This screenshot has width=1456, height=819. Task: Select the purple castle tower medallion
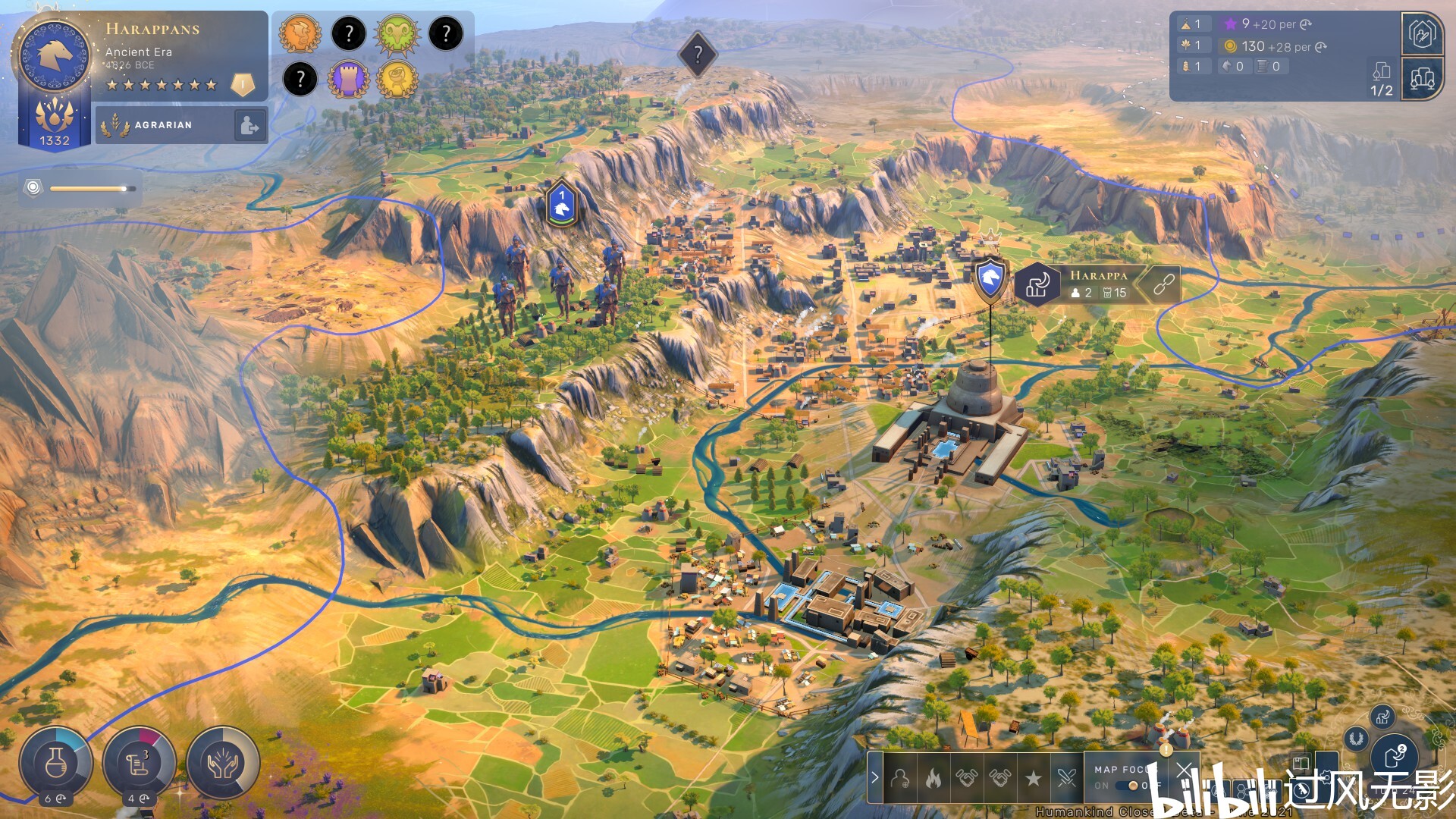click(349, 79)
